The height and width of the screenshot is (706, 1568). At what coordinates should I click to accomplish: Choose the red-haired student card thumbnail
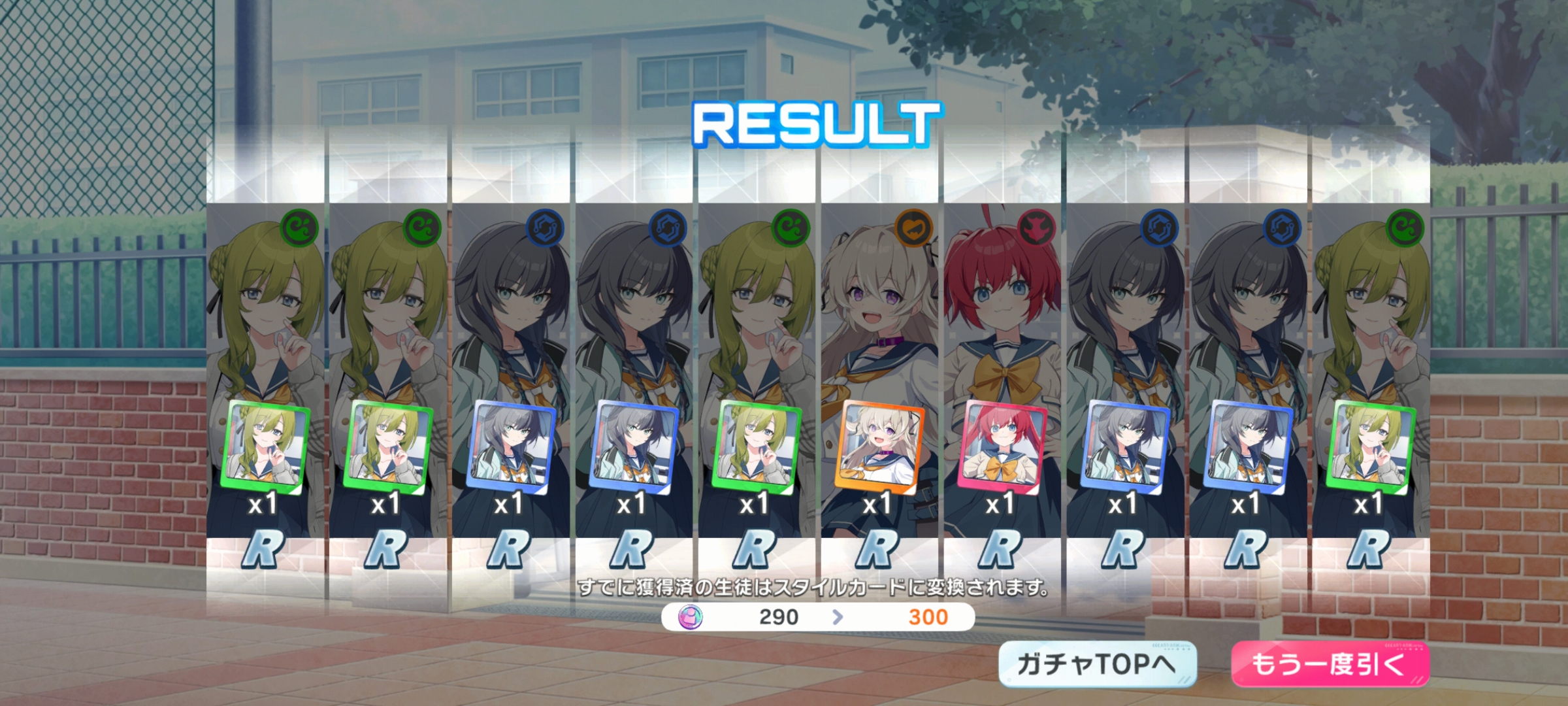1002,447
